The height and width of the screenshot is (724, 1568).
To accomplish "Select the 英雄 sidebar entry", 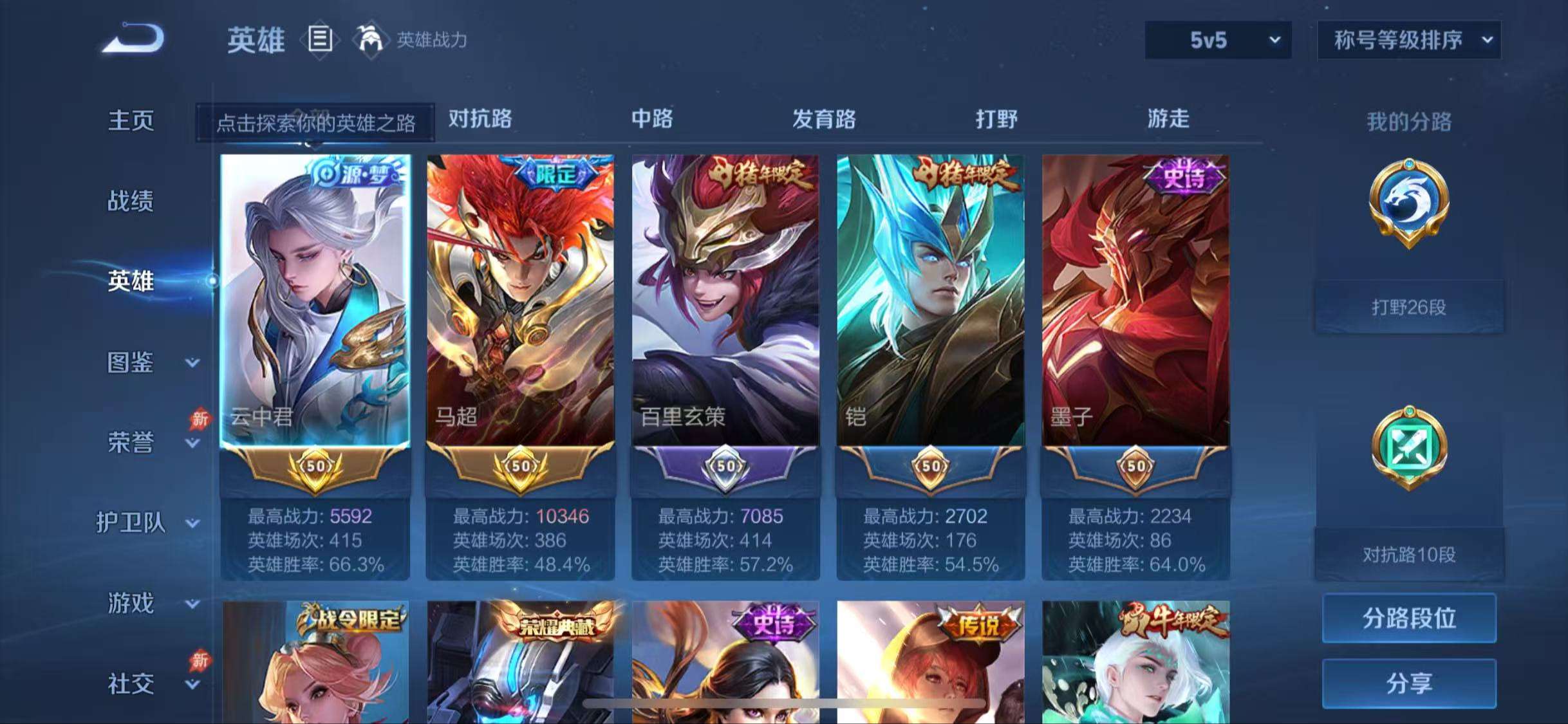I will point(131,281).
